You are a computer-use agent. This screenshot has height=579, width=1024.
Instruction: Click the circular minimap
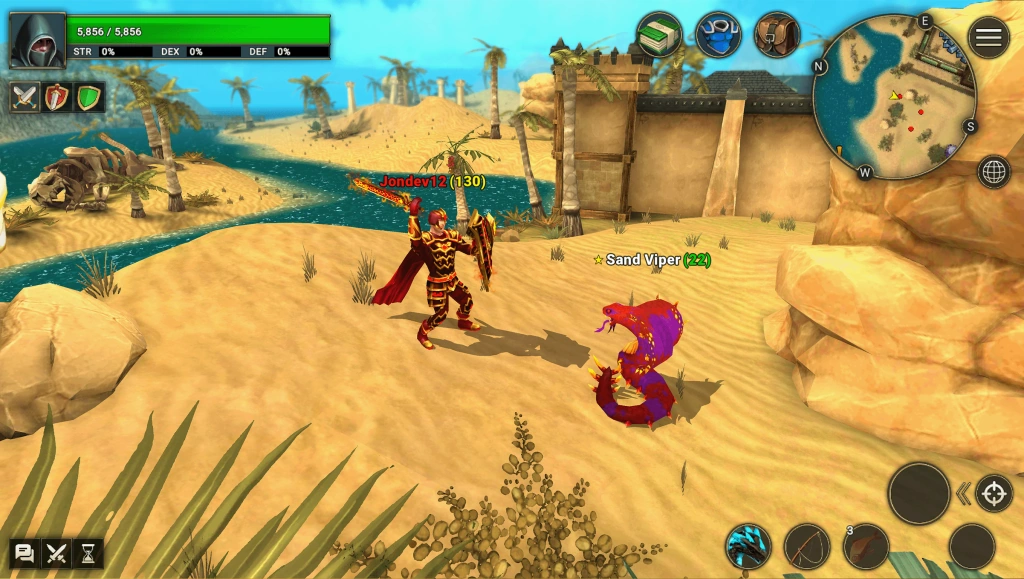coord(894,96)
